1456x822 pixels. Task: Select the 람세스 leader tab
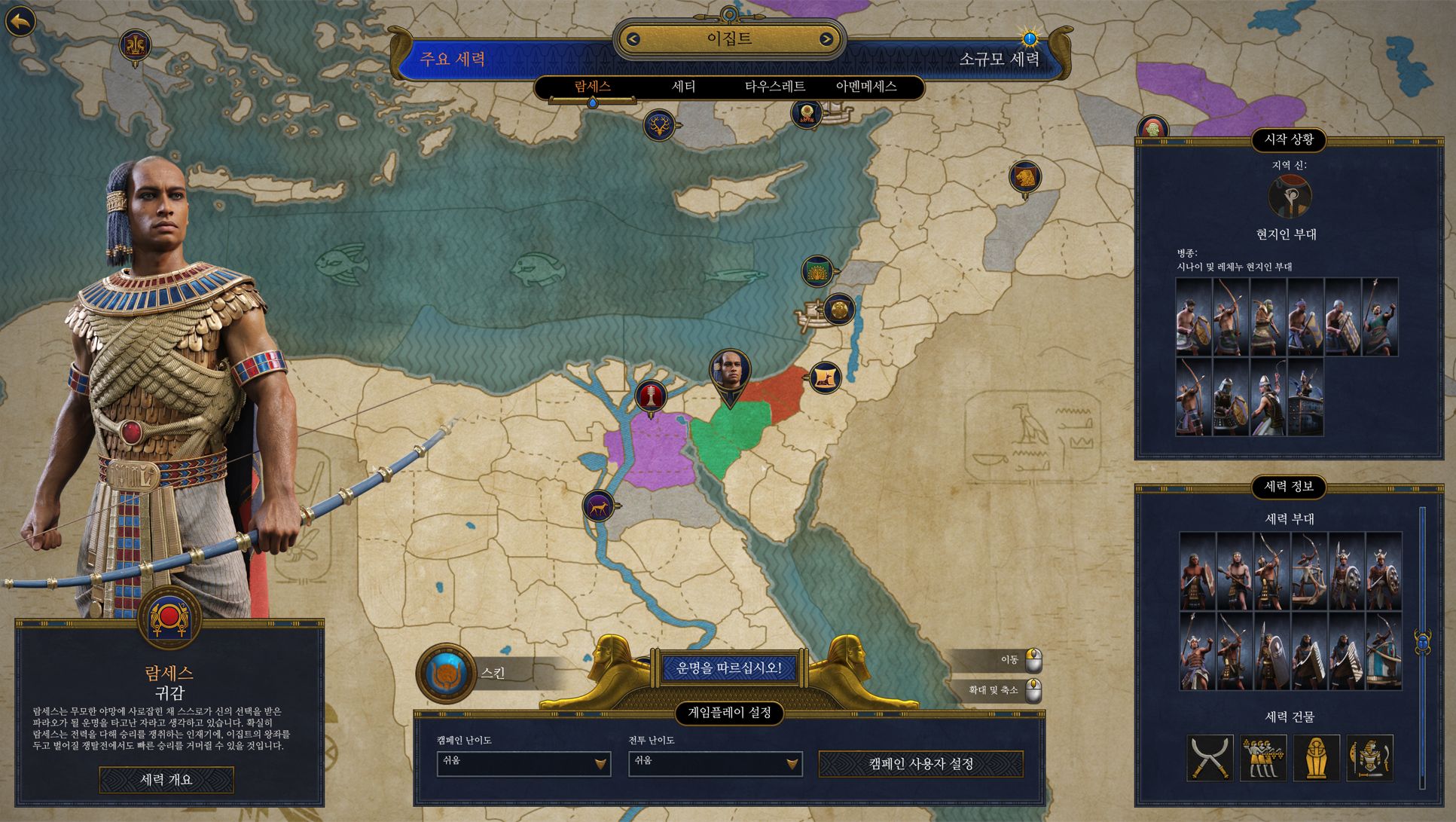coord(593,87)
